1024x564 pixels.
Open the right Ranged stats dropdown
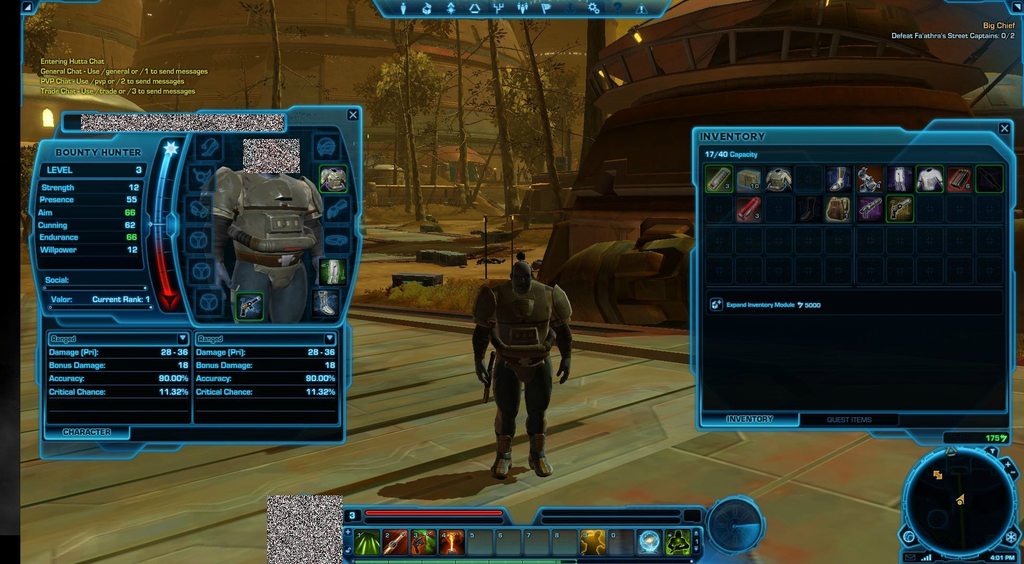pyautogui.click(x=328, y=339)
